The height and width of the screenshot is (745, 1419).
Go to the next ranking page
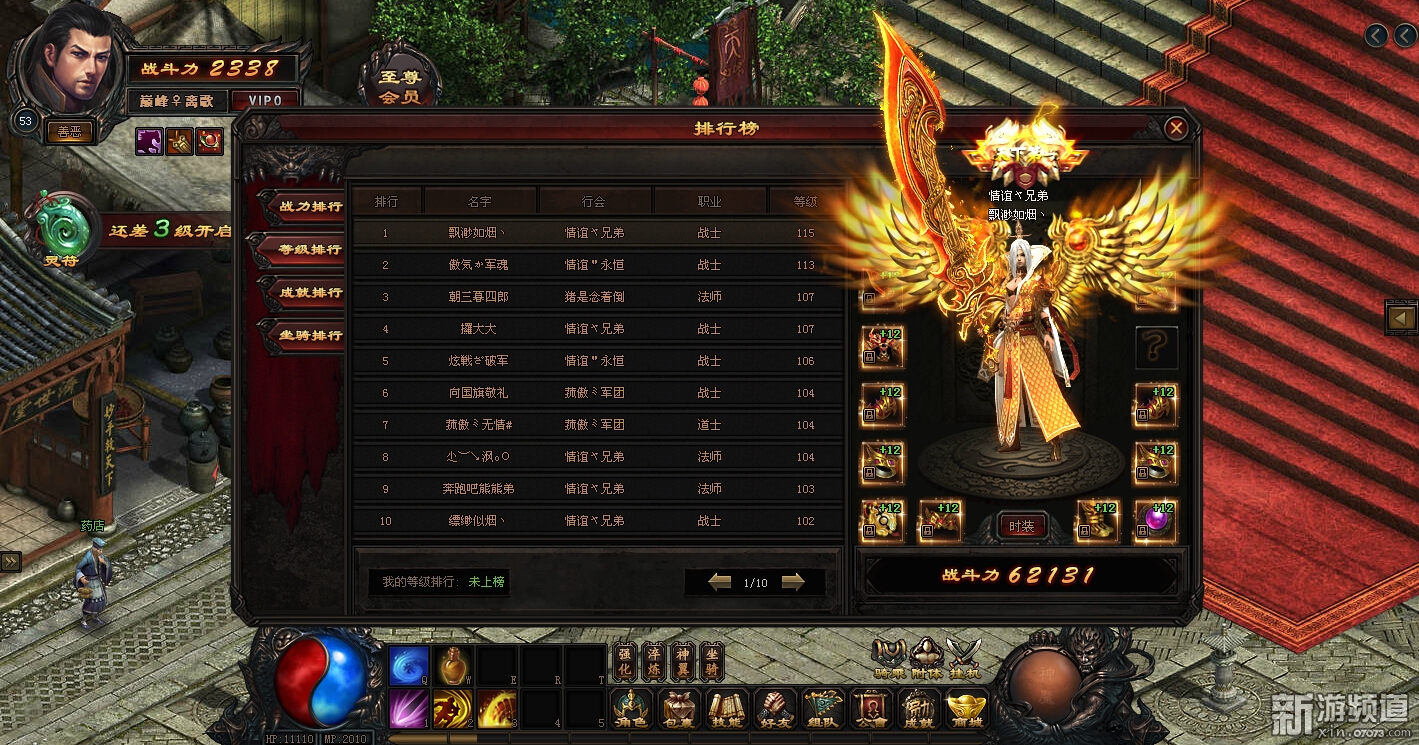(x=793, y=582)
